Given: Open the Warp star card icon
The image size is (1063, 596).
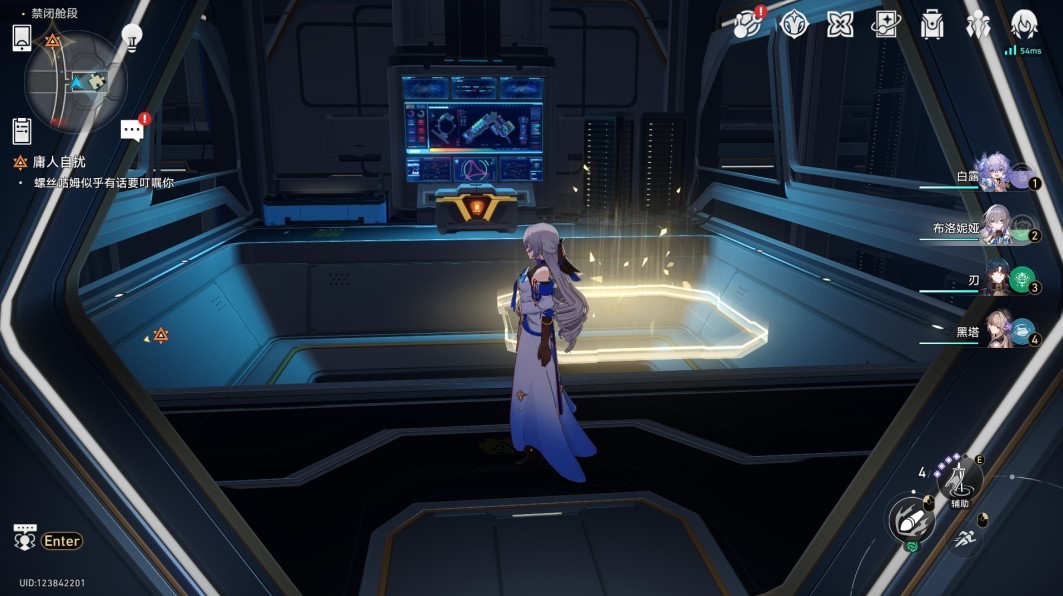Looking at the screenshot, I should (x=886, y=24).
